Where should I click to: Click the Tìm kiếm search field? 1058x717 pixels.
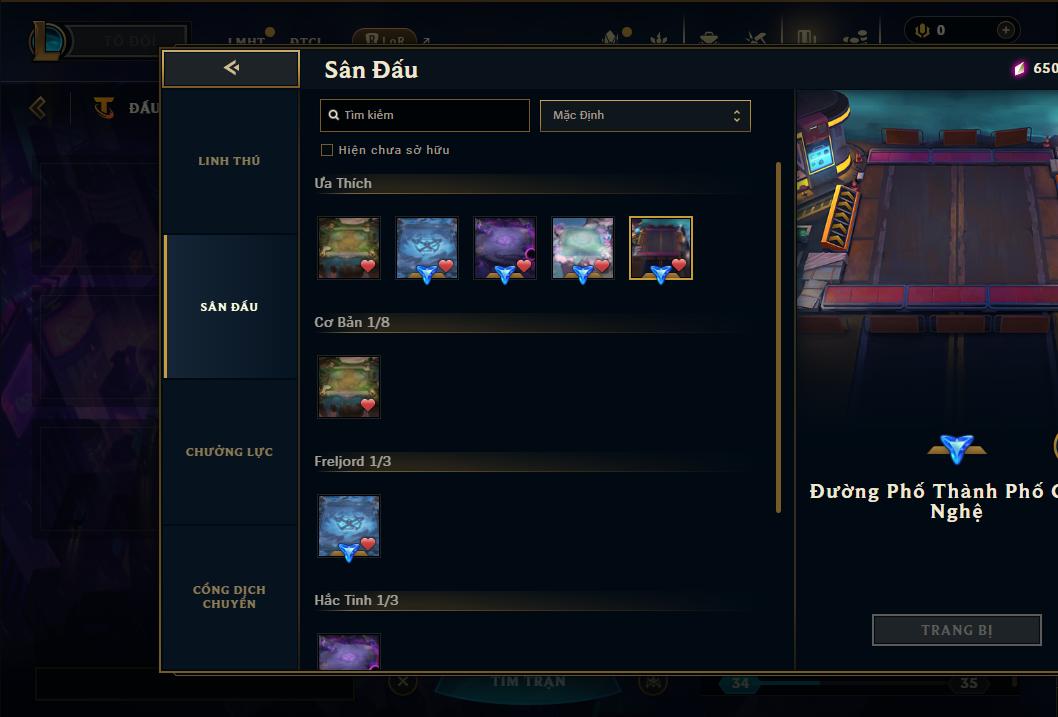(425, 115)
